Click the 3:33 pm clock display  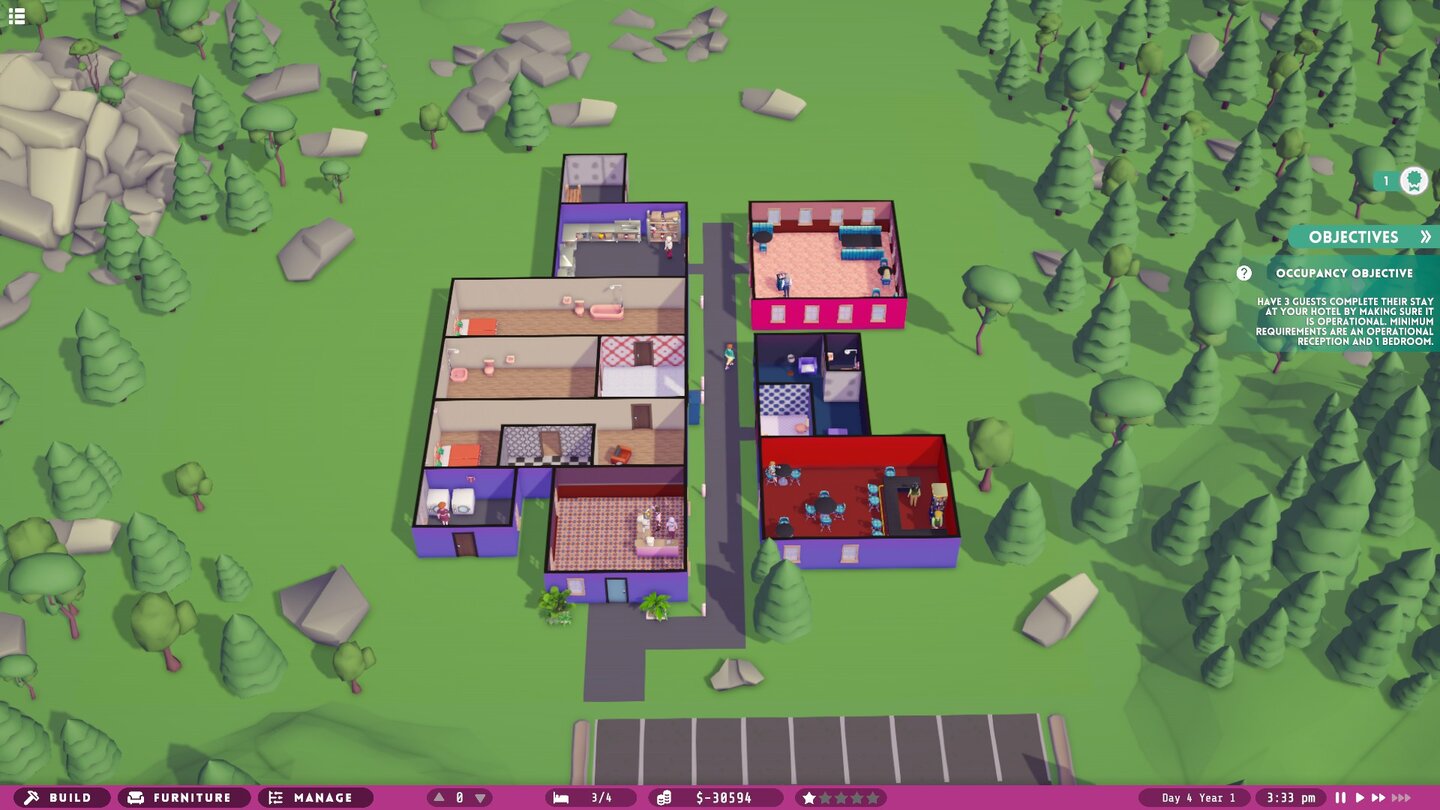tap(1290, 797)
